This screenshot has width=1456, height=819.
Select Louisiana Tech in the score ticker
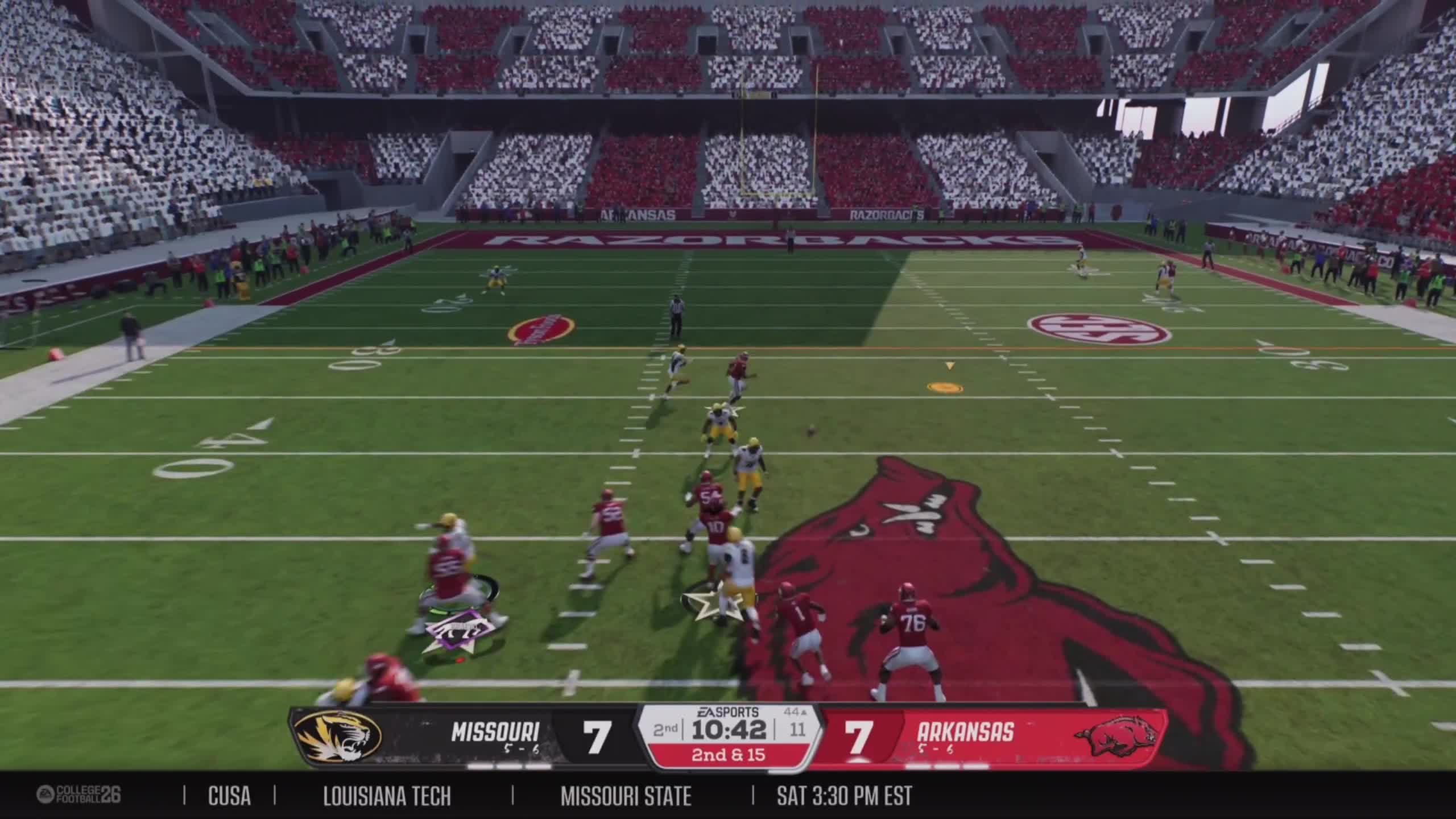tap(387, 796)
